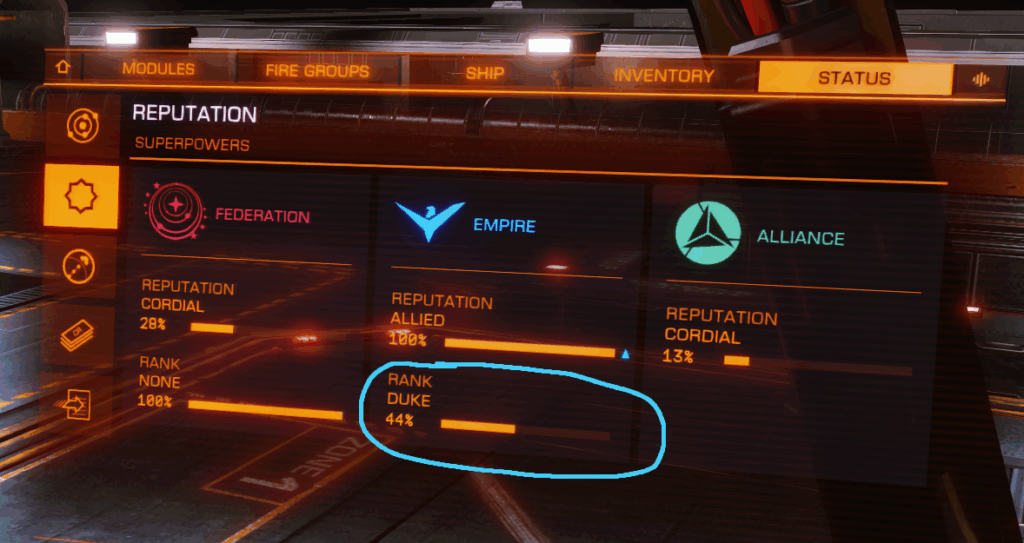
Task: Click the exit arrow sidebar icon
Action: (77, 403)
